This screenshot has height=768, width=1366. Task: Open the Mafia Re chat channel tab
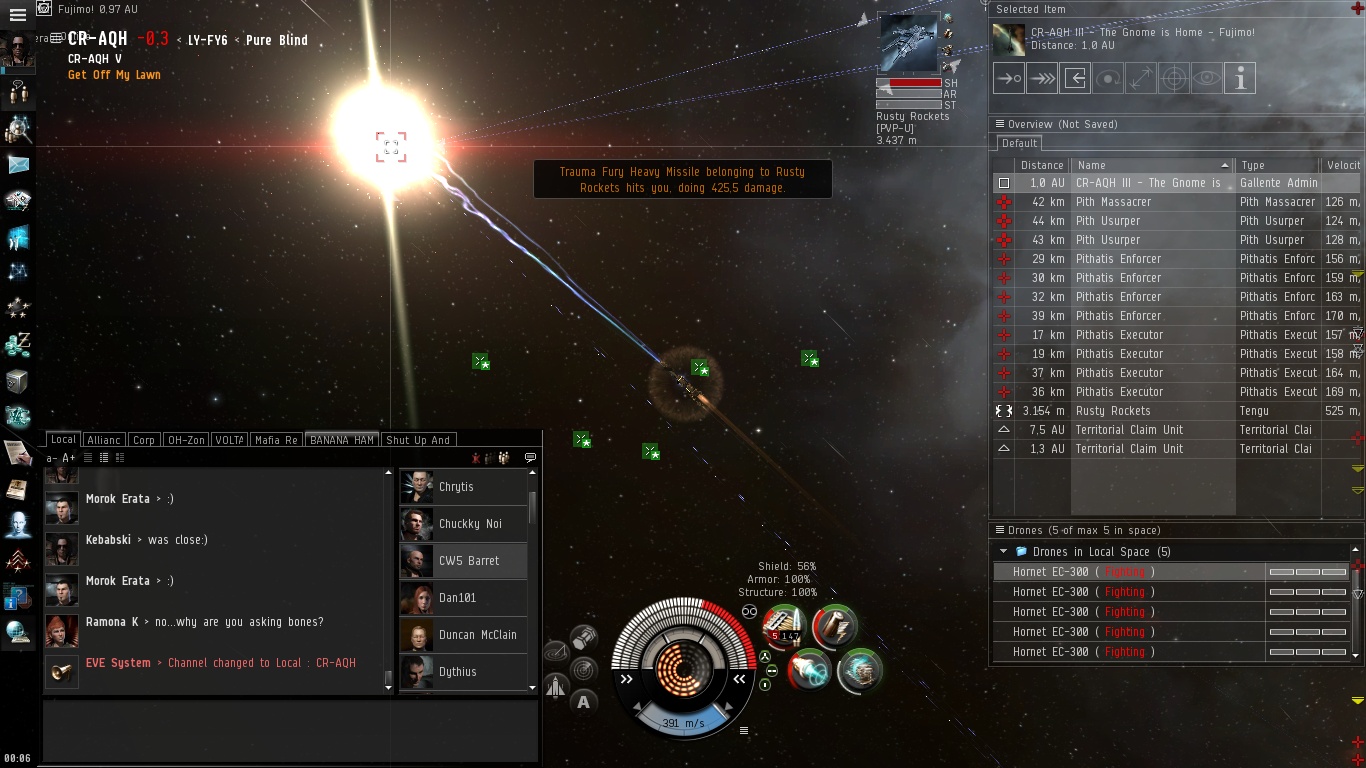(x=275, y=440)
